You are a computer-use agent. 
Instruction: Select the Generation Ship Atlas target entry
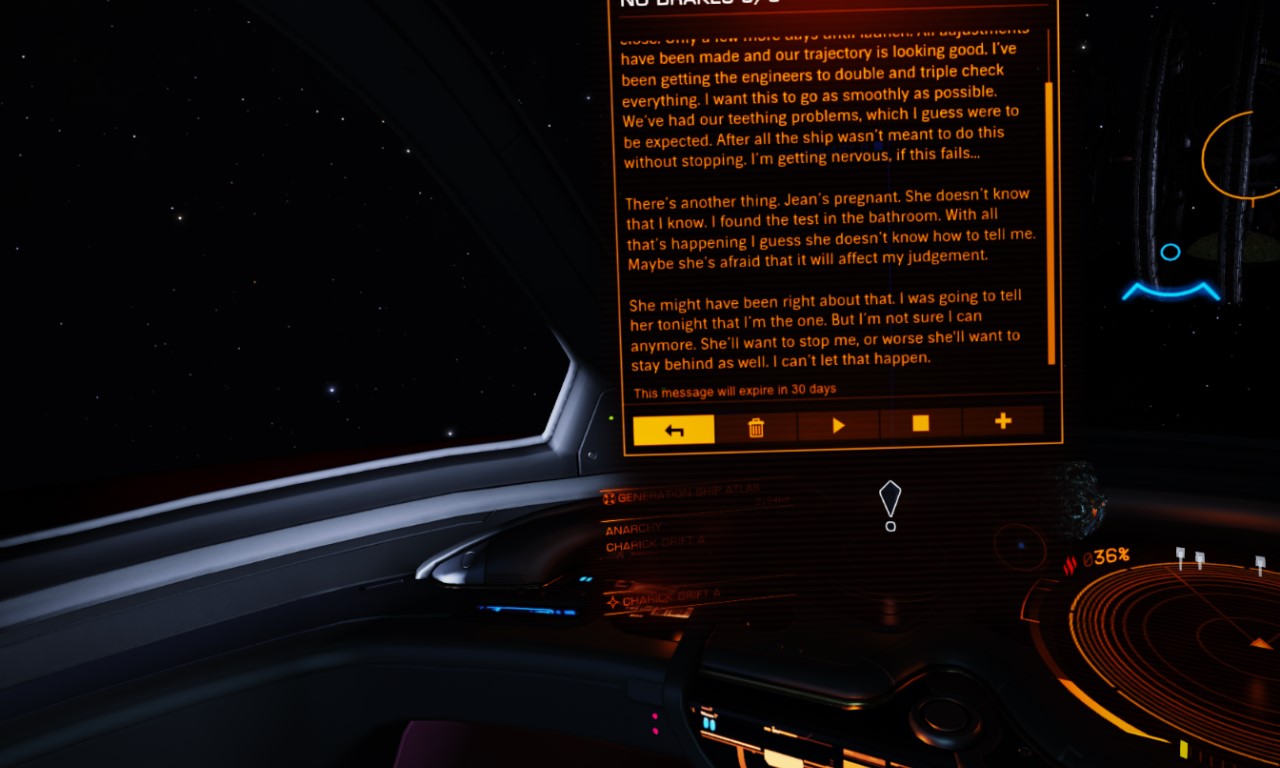pos(682,496)
